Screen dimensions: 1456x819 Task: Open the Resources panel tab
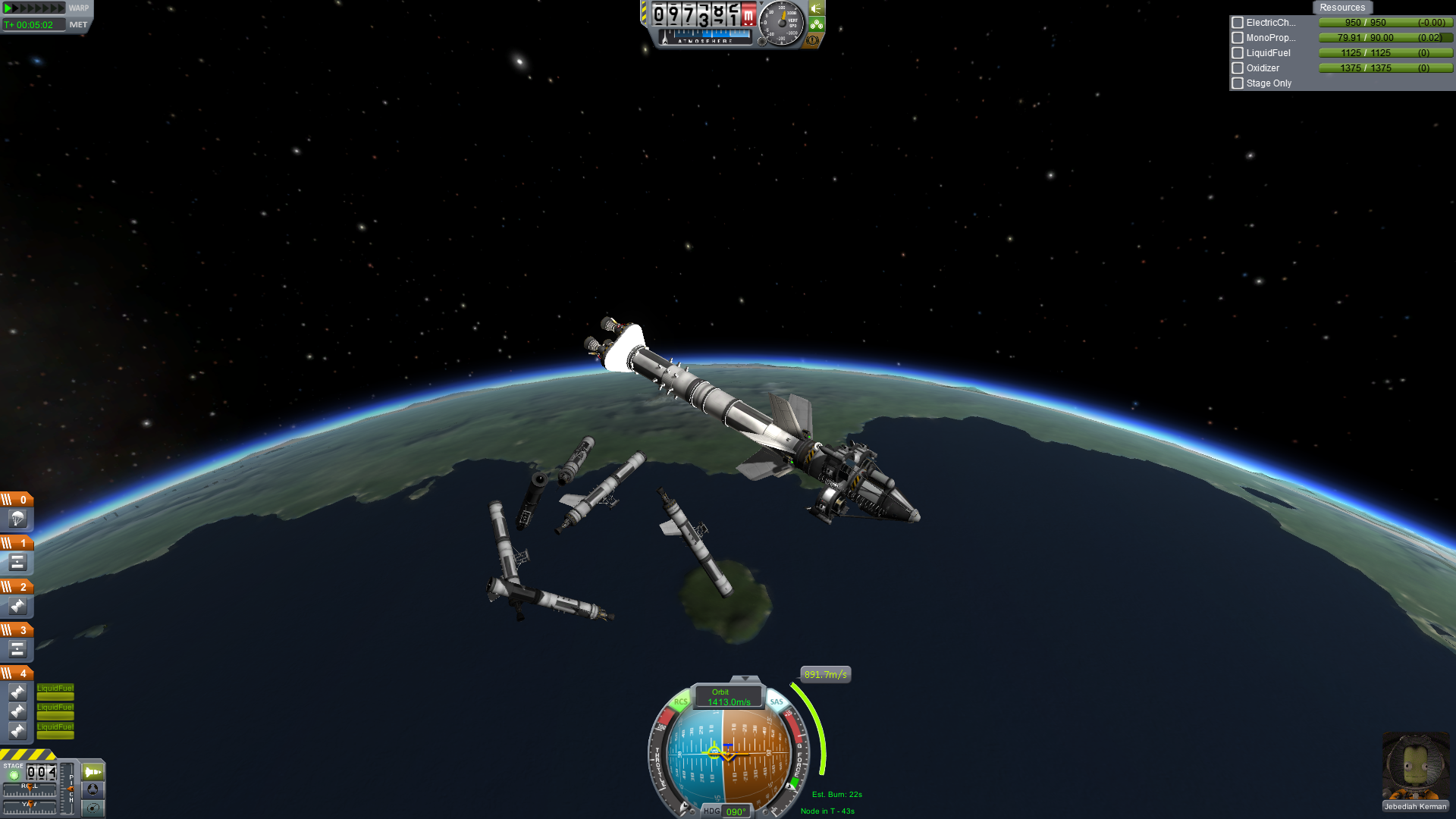pyautogui.click(x=1341, y=8)
